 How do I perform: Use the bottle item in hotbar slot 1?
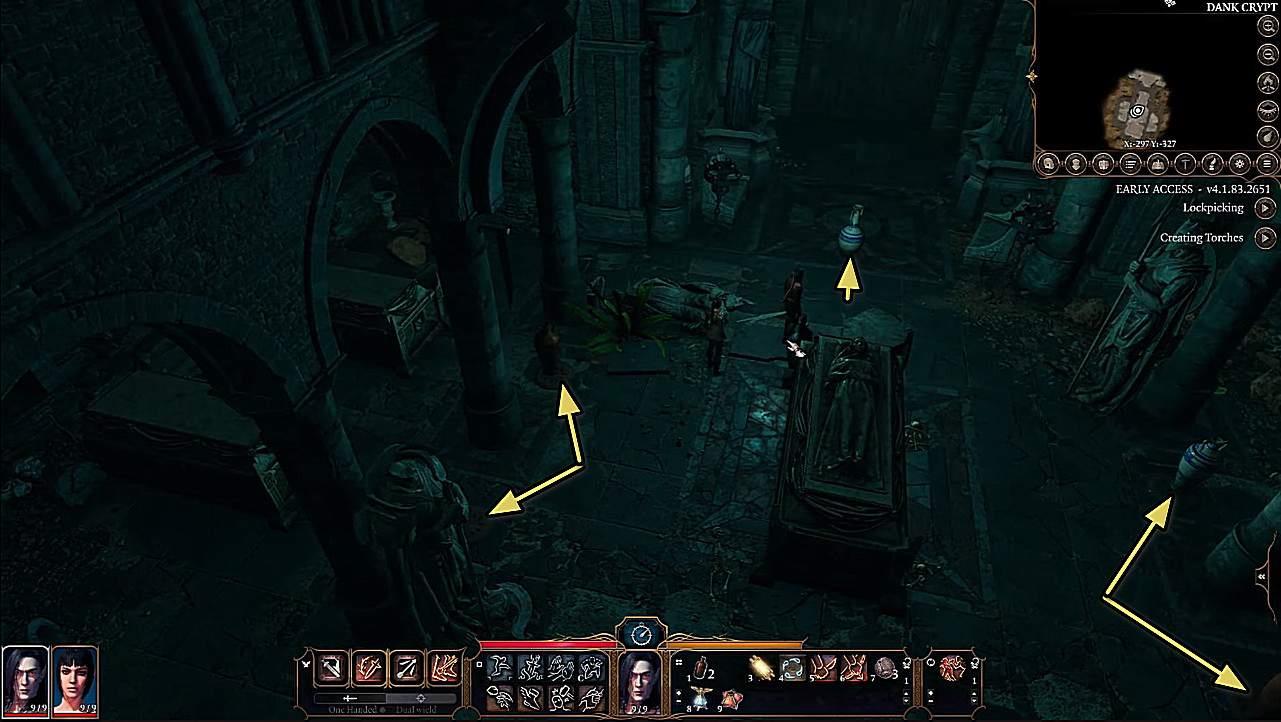[701, 667]
